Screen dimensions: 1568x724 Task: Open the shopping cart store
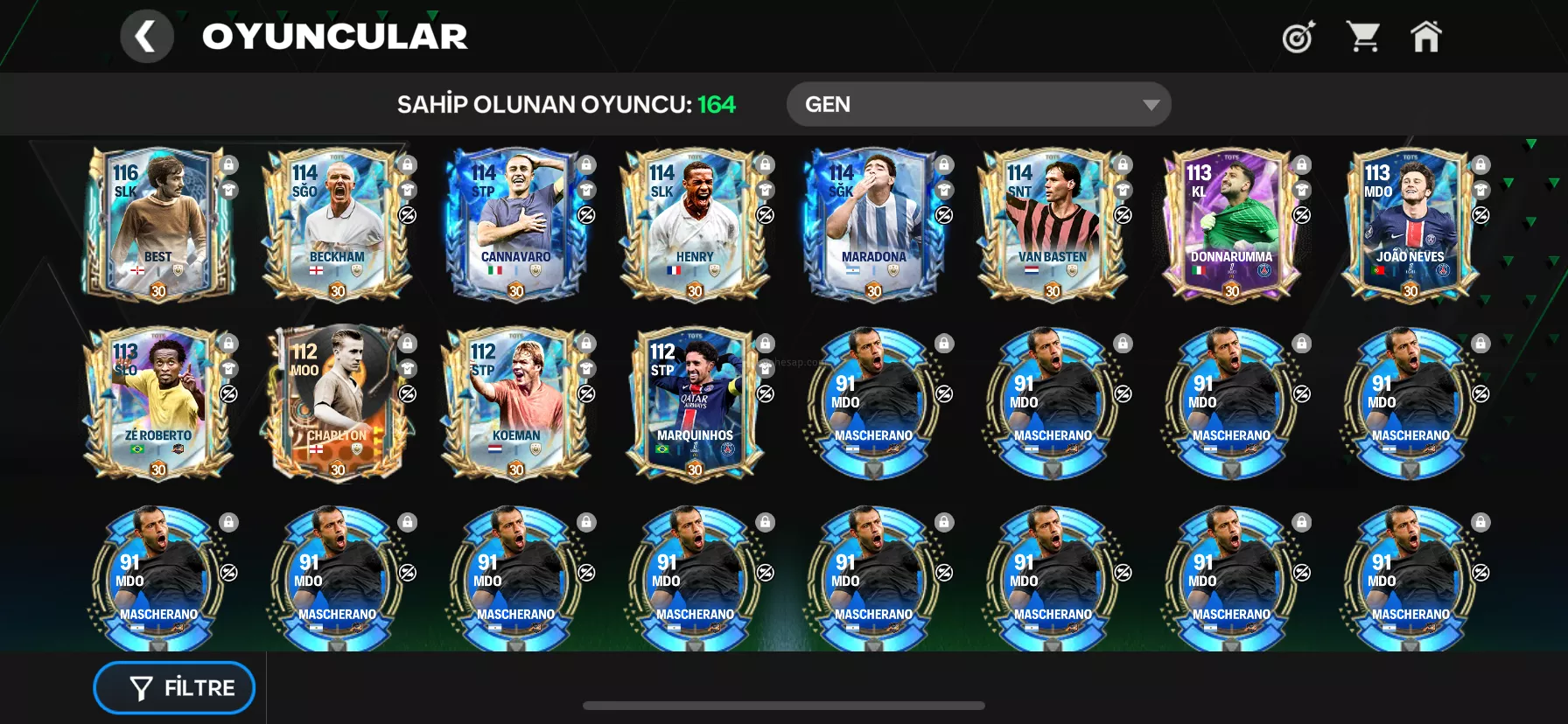pos(1363,37)
